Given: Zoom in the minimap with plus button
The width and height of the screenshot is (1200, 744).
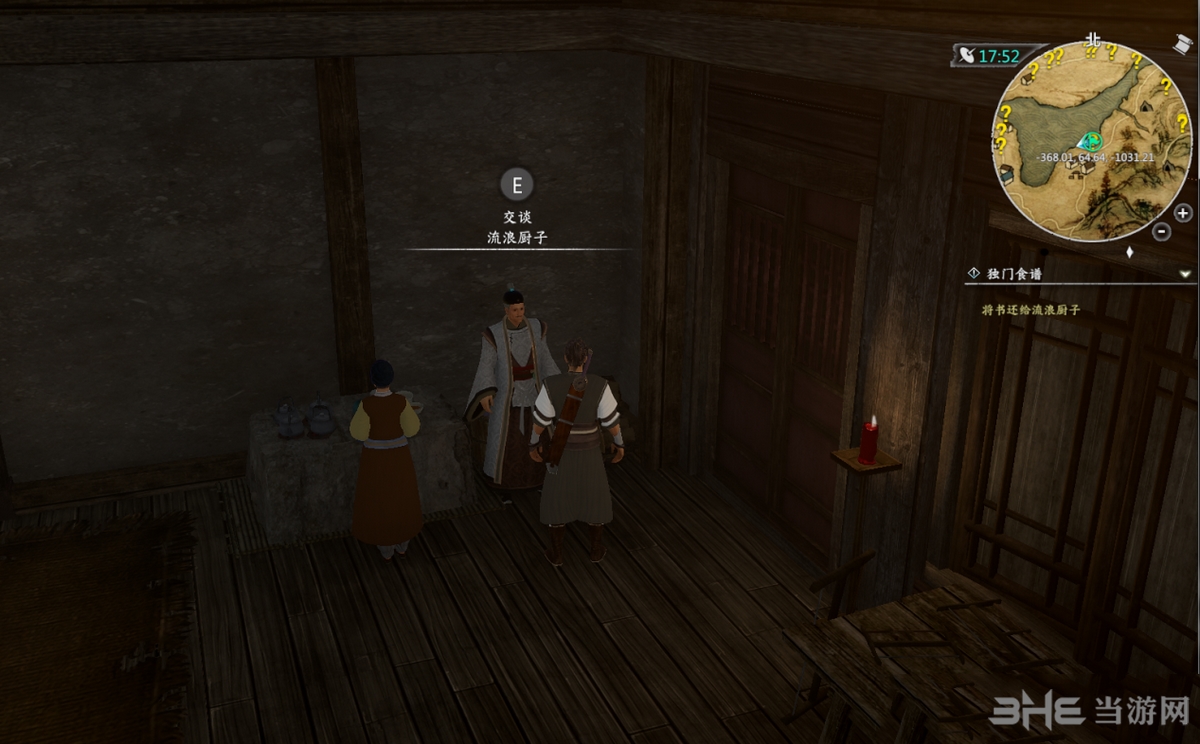Looking at the screenshot, I should coord(1183,212).
